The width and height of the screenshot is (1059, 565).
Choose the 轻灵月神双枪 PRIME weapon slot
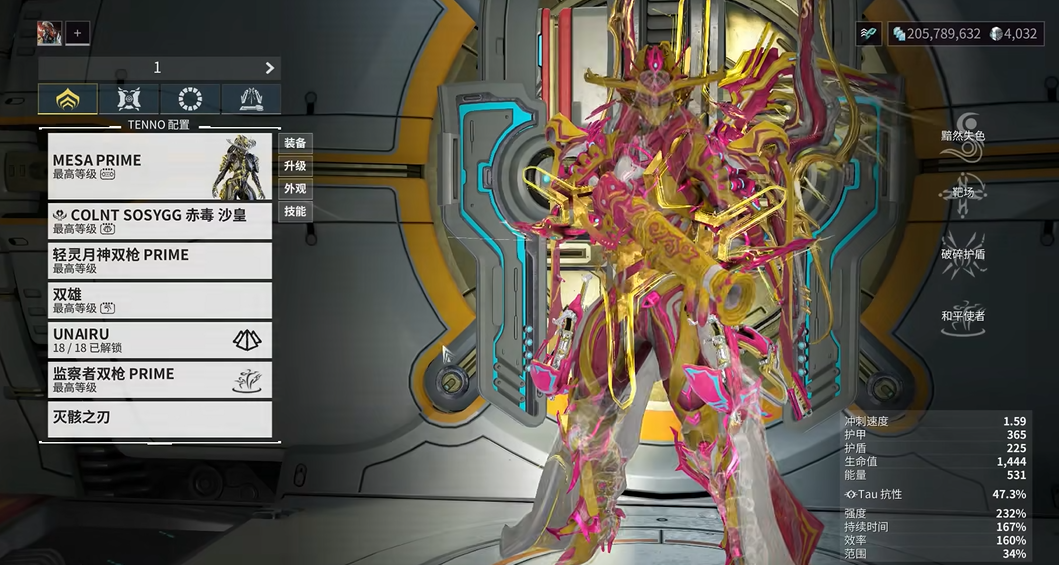160,261
